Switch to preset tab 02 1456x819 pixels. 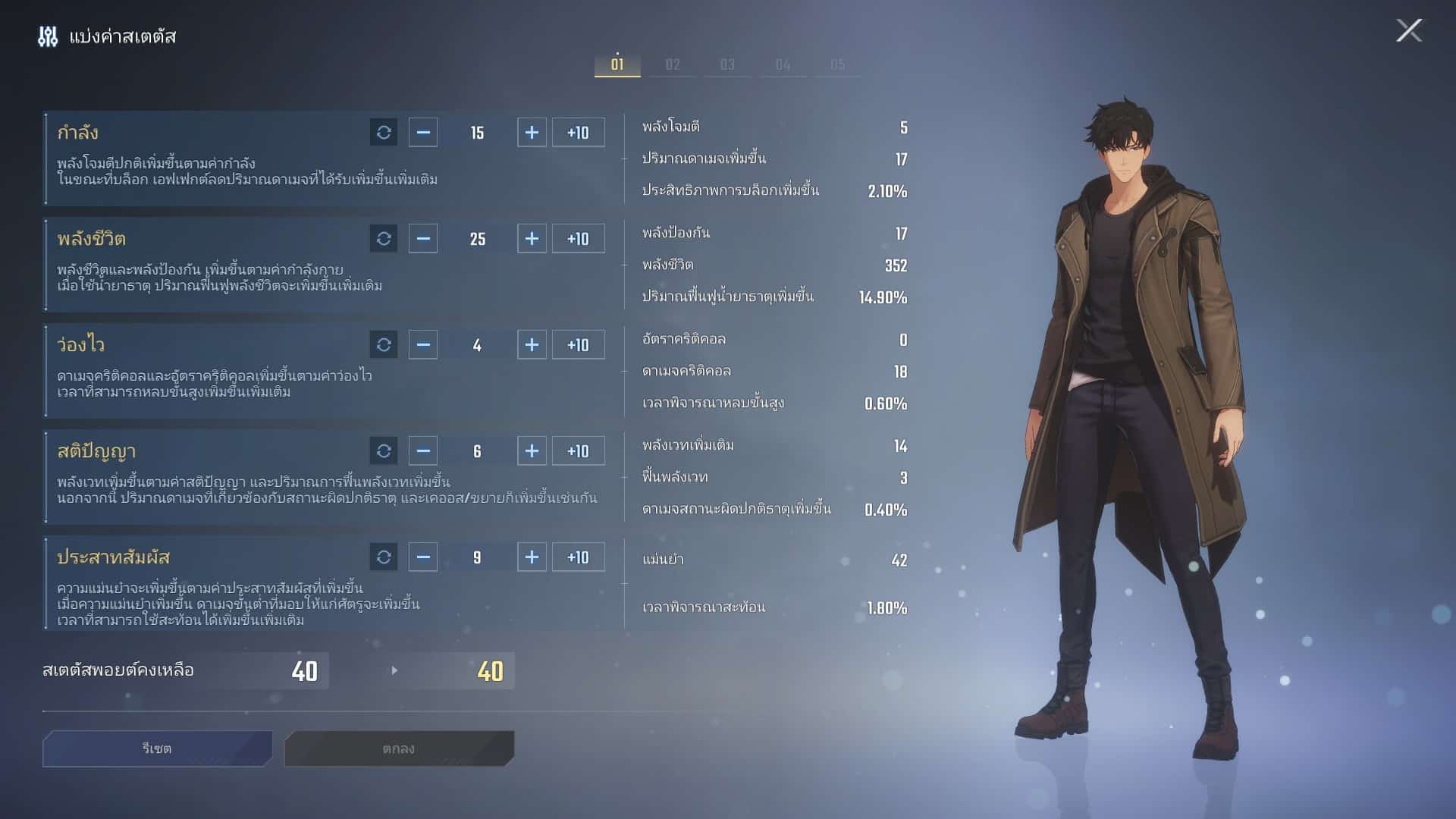point(673,64)
